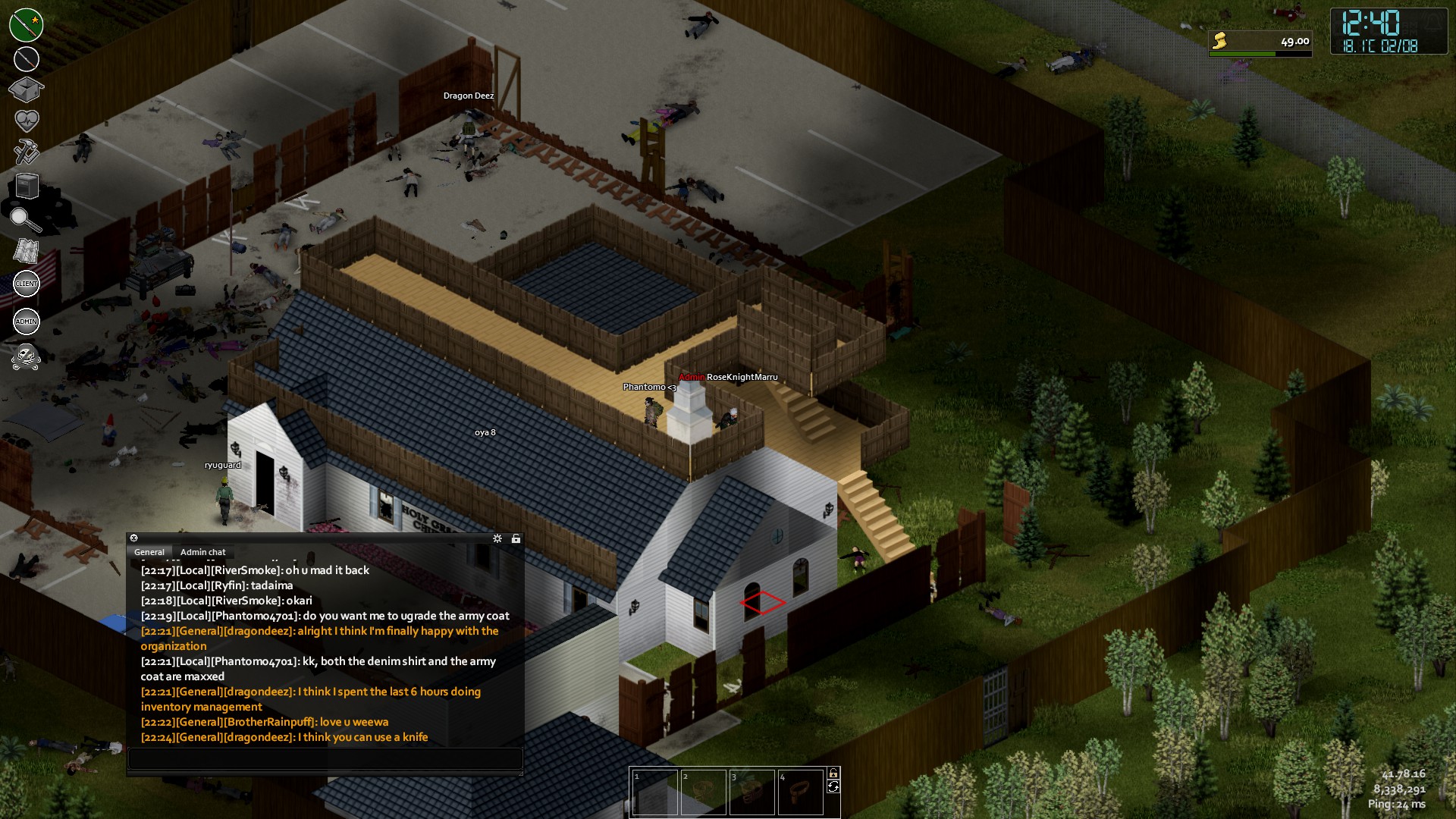1456x819 pixels.
Task: Focus the chat message input field
Action: pyautogui.click(x=325, y=758)
